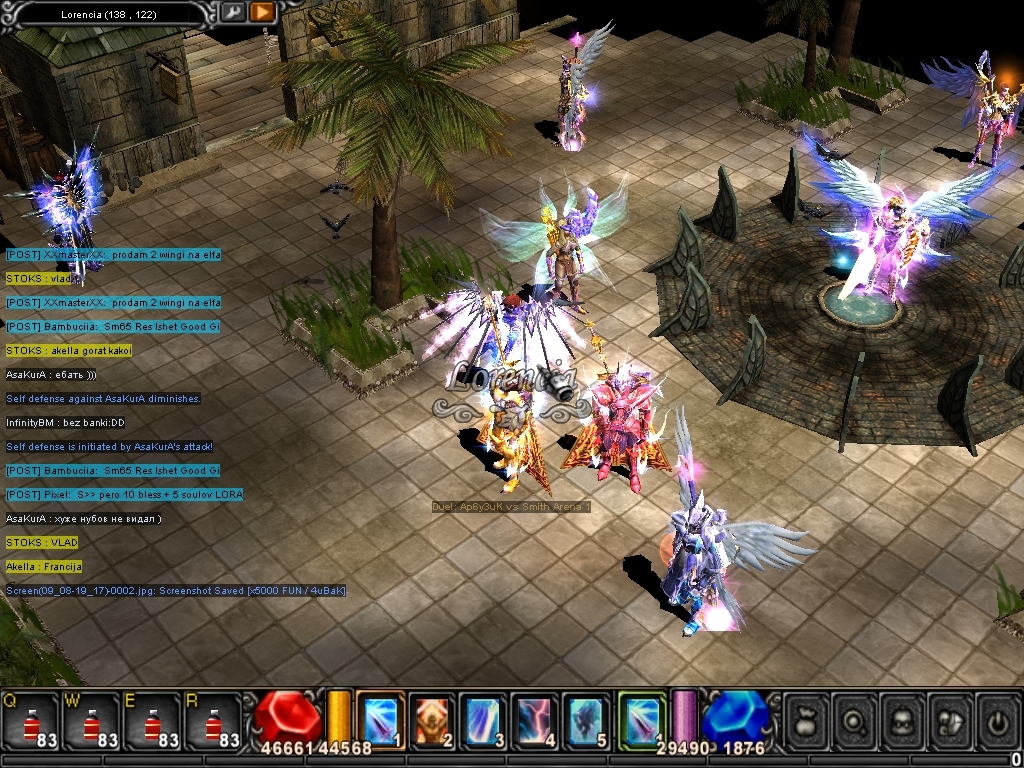This screenshot has height=768, width=1024.
Task: Open the bag inventory menu button
Action: coord(806,720)
